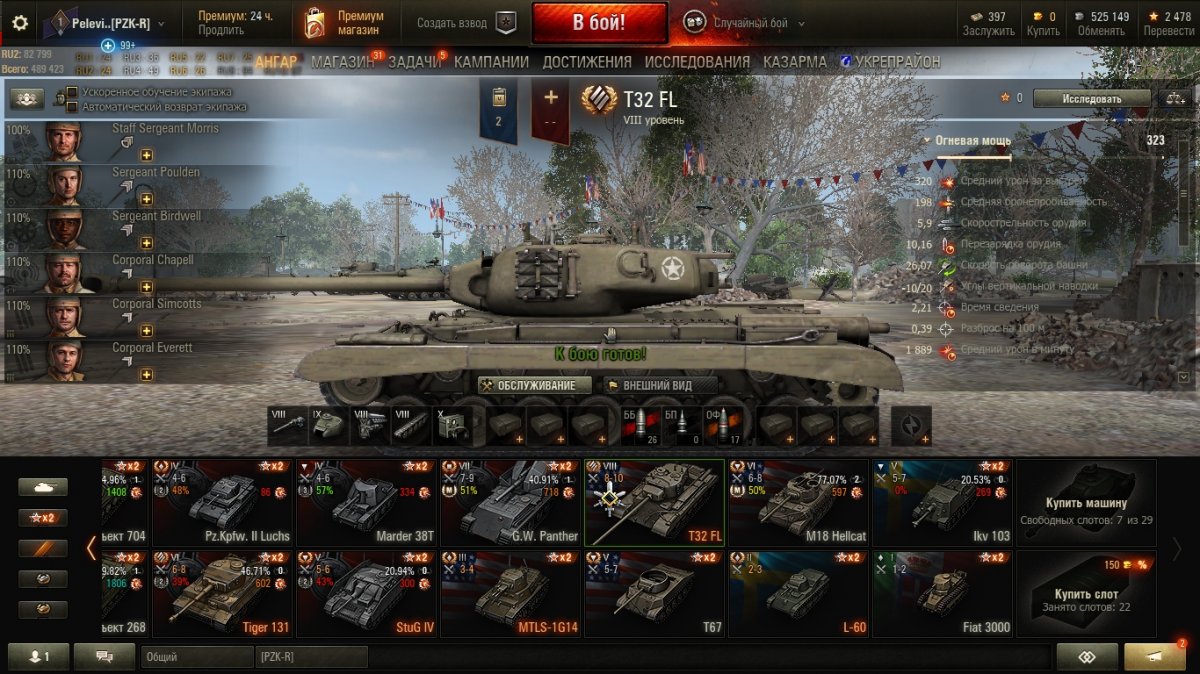Open ВНЕШНИЙ ВИД tank customization
The height and width of the screenshot is (674, 1200).
[661, 385]
